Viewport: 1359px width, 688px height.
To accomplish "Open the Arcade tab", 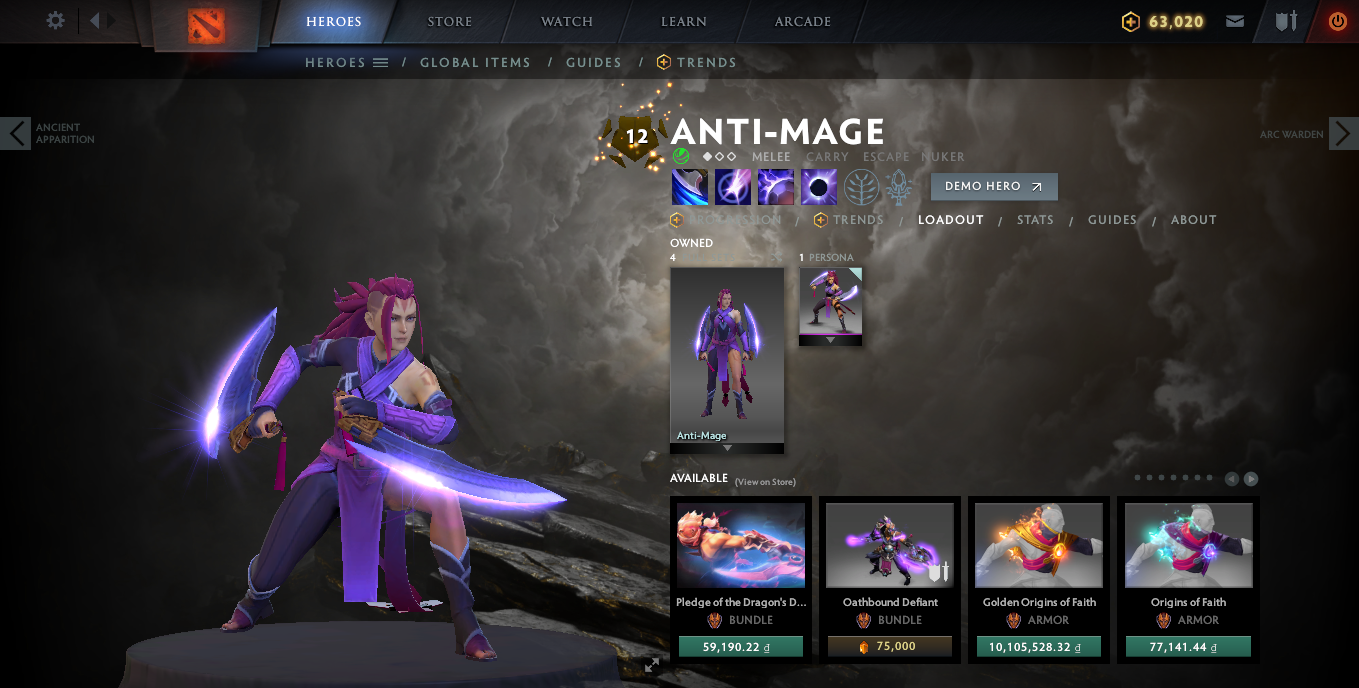I will click(x=802, y=22).
